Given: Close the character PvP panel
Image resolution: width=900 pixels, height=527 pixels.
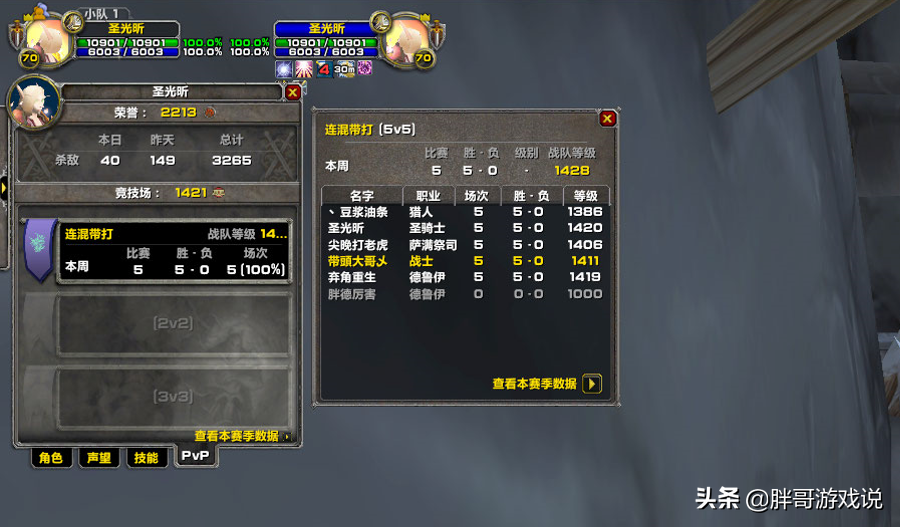Looking at the screenshot, I should pos(292,92).
